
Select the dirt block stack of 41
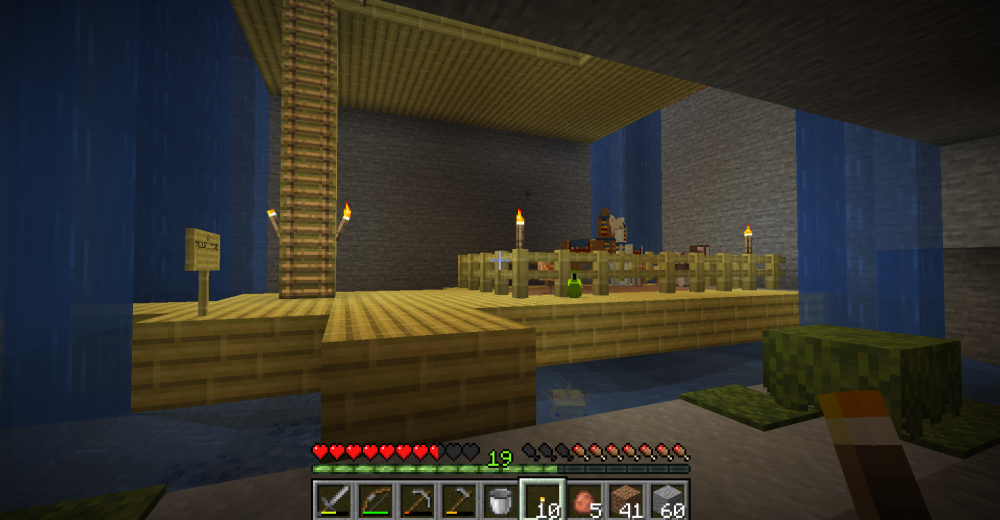click(x=626, y=500)
